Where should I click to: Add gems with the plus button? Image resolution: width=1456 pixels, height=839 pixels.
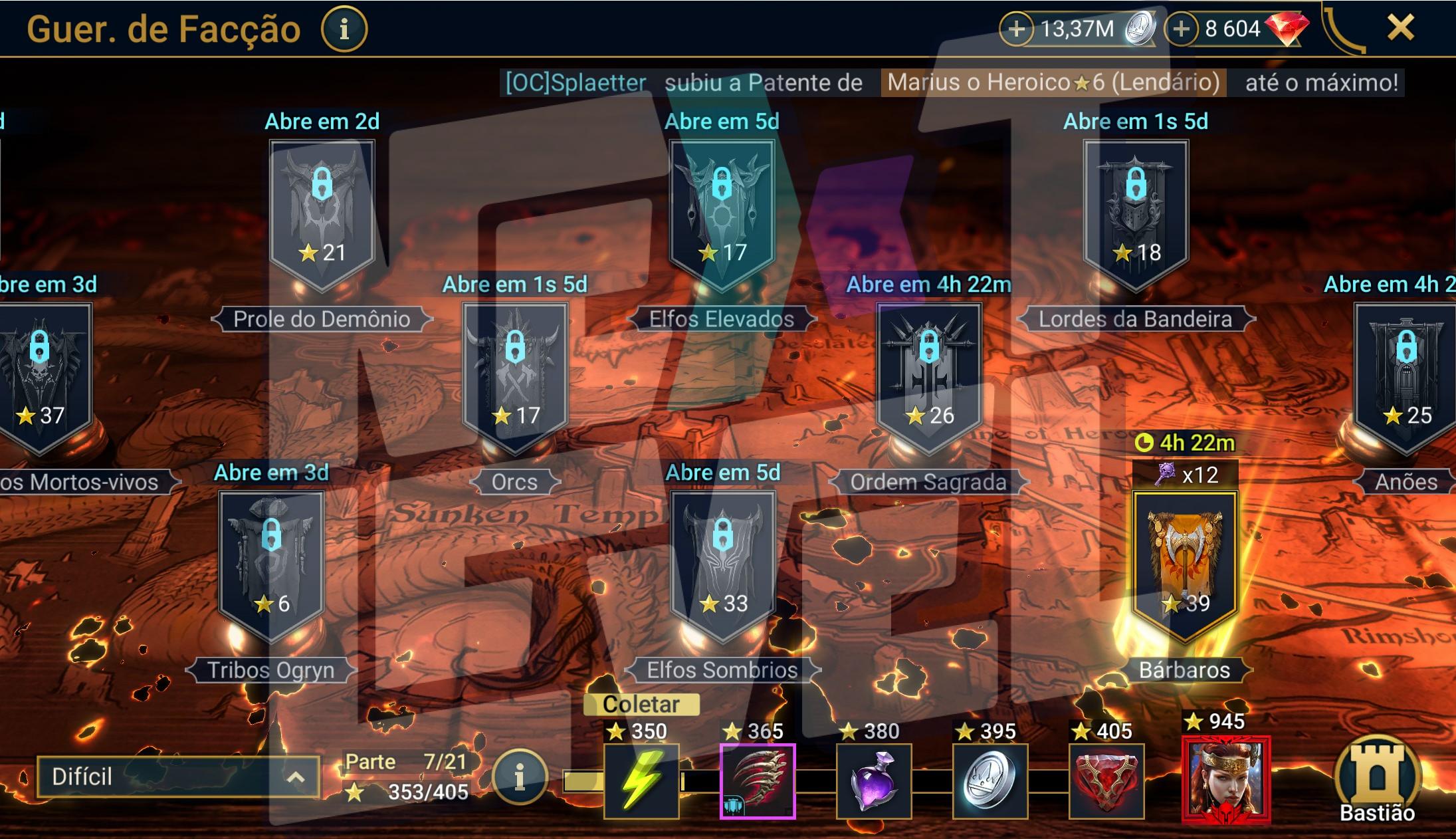click(x=1181, y=29)
